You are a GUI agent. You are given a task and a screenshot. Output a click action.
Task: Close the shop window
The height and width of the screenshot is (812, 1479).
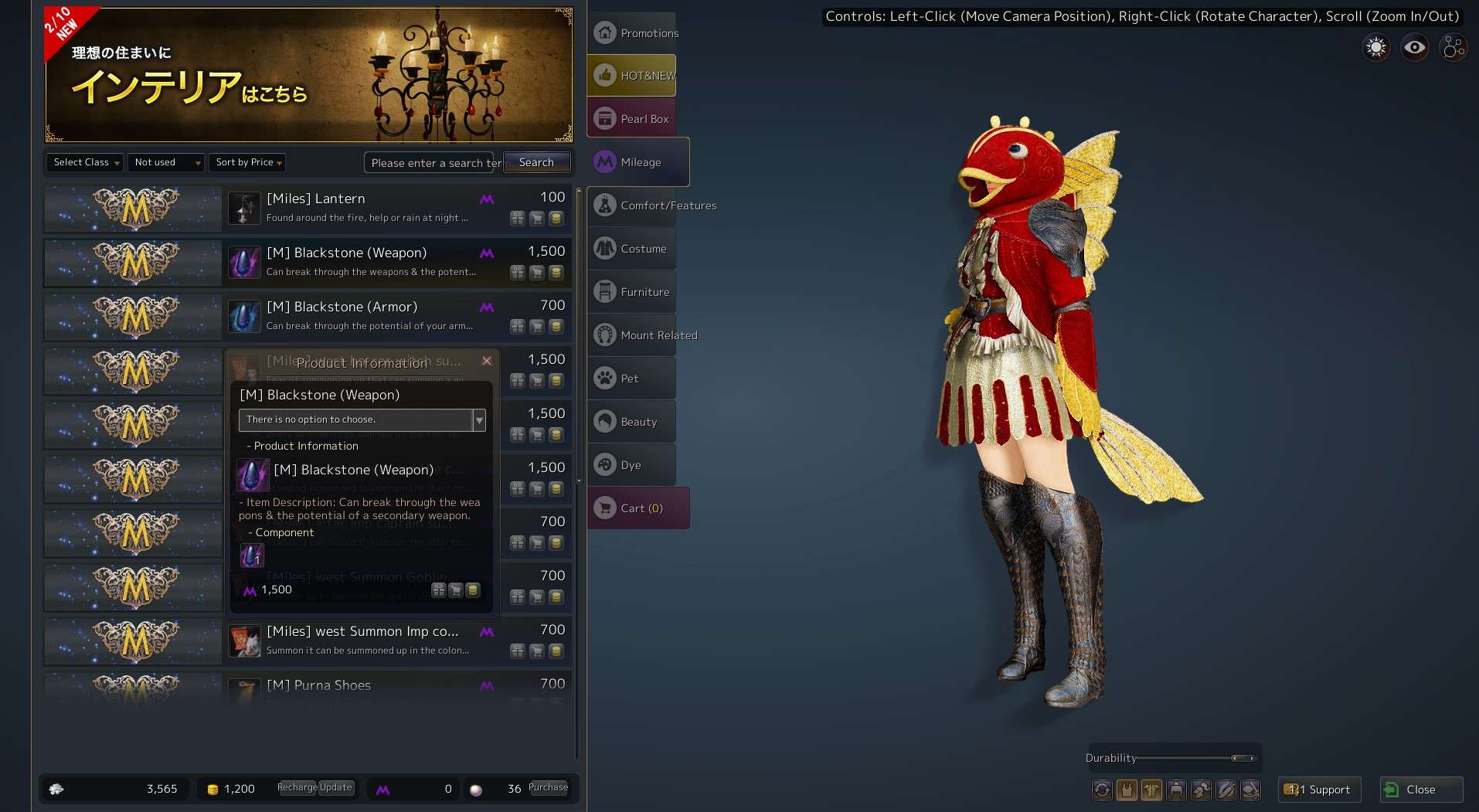1421,790
